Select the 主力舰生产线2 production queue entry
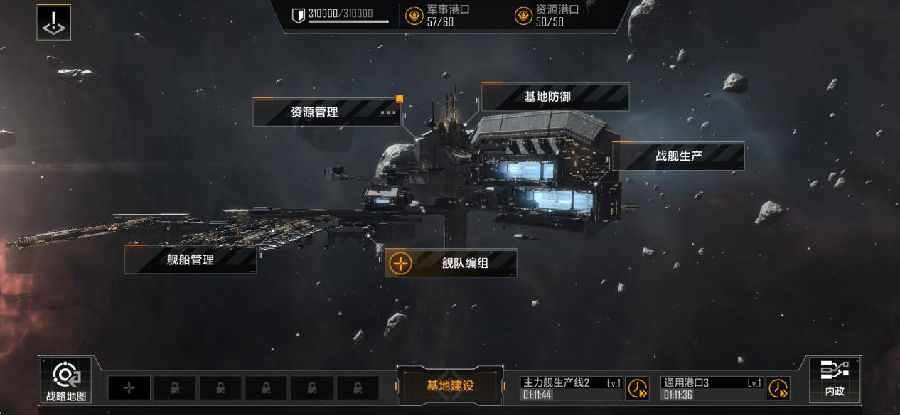Image resolution: width=900 pixels, height=415 pixels. [572, 387]
